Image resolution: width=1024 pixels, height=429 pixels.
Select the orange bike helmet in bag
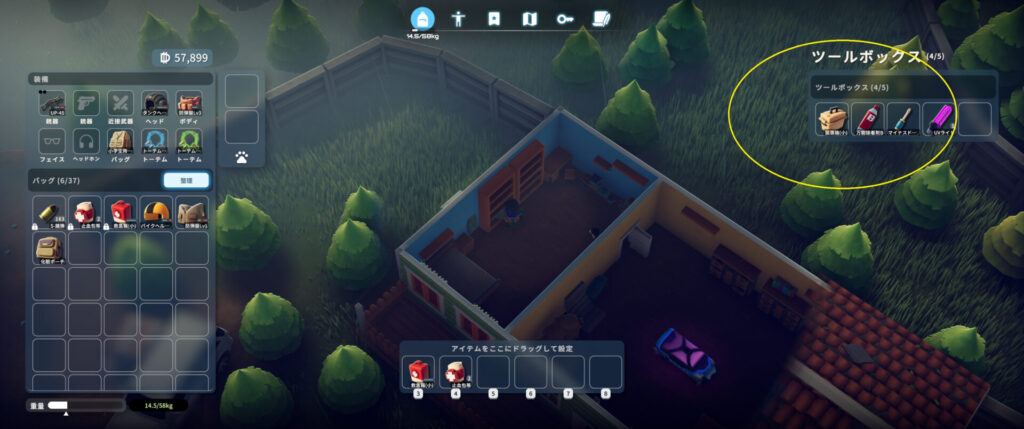coord(155,213)
